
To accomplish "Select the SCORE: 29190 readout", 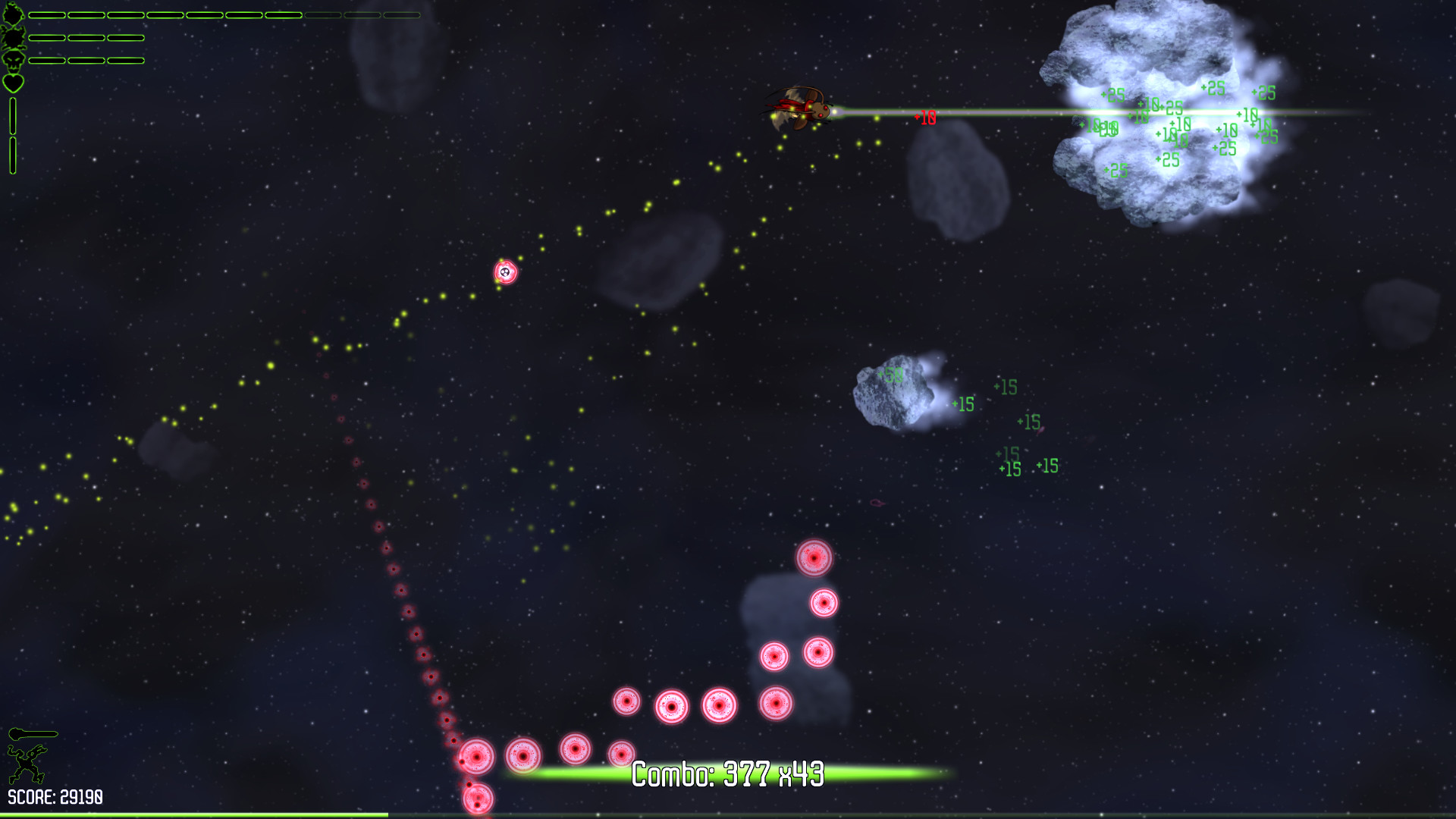I will [55, 796].
